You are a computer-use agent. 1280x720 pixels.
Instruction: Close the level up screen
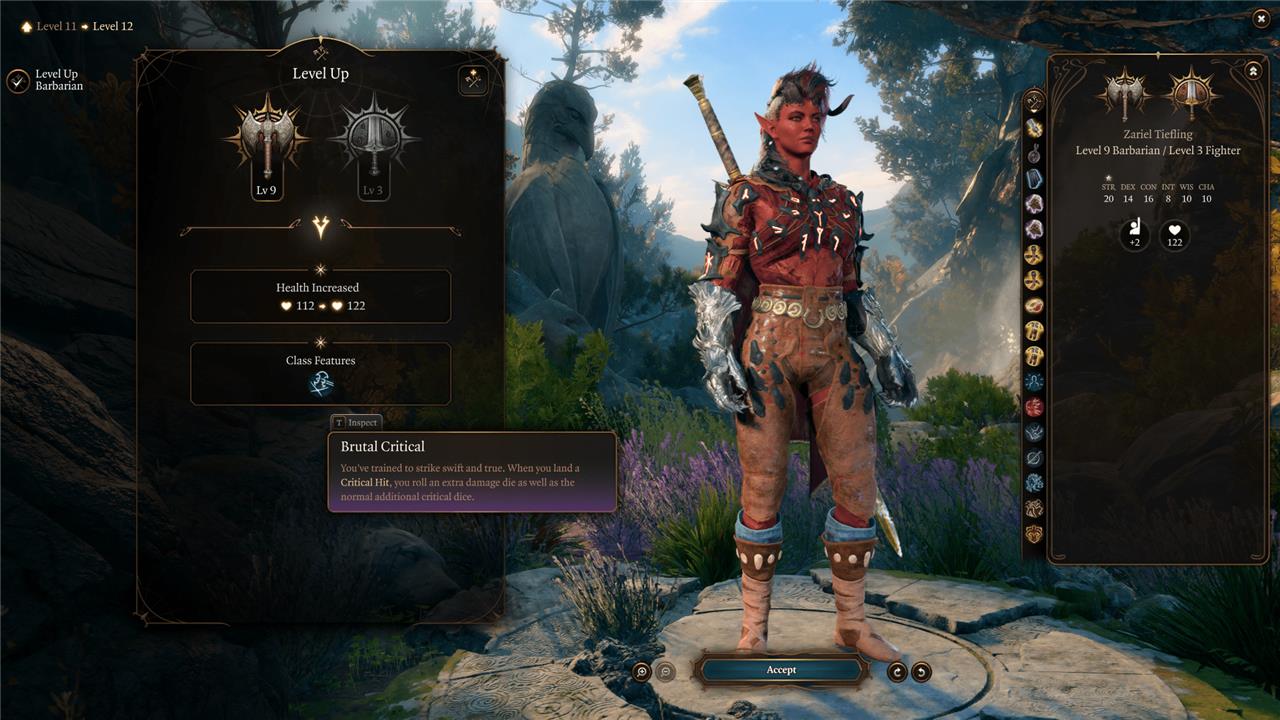pyautogui.click(x=1260, y=18)
